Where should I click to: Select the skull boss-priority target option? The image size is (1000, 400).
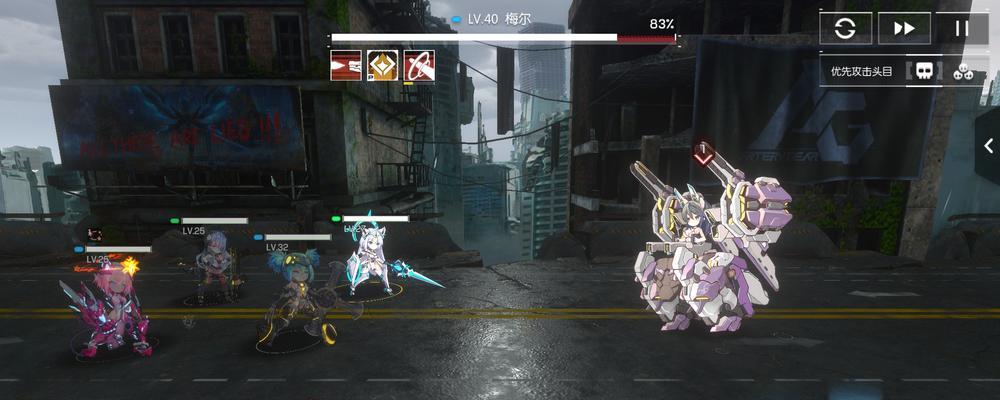coord(925,71)
